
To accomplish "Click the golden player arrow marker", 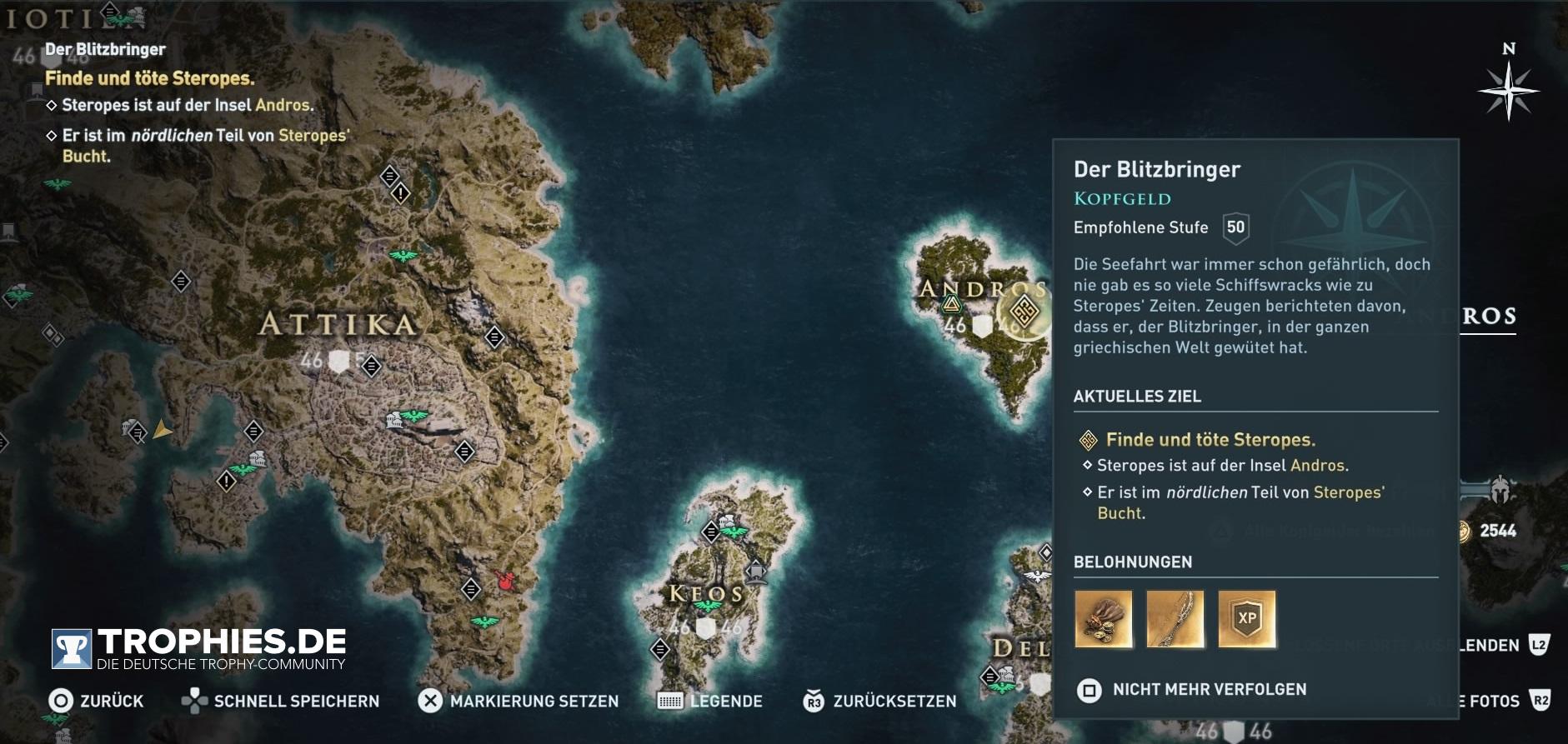I will coord(163,430).
